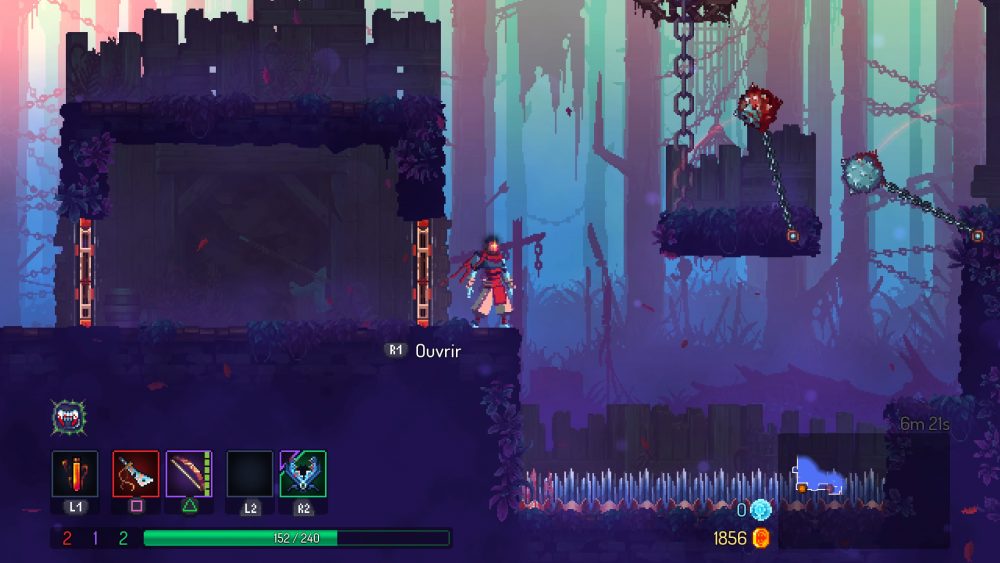Viewport: 1000px width, 563px height.
Task: Select the bow weapon slot
Action: (188, 473)
